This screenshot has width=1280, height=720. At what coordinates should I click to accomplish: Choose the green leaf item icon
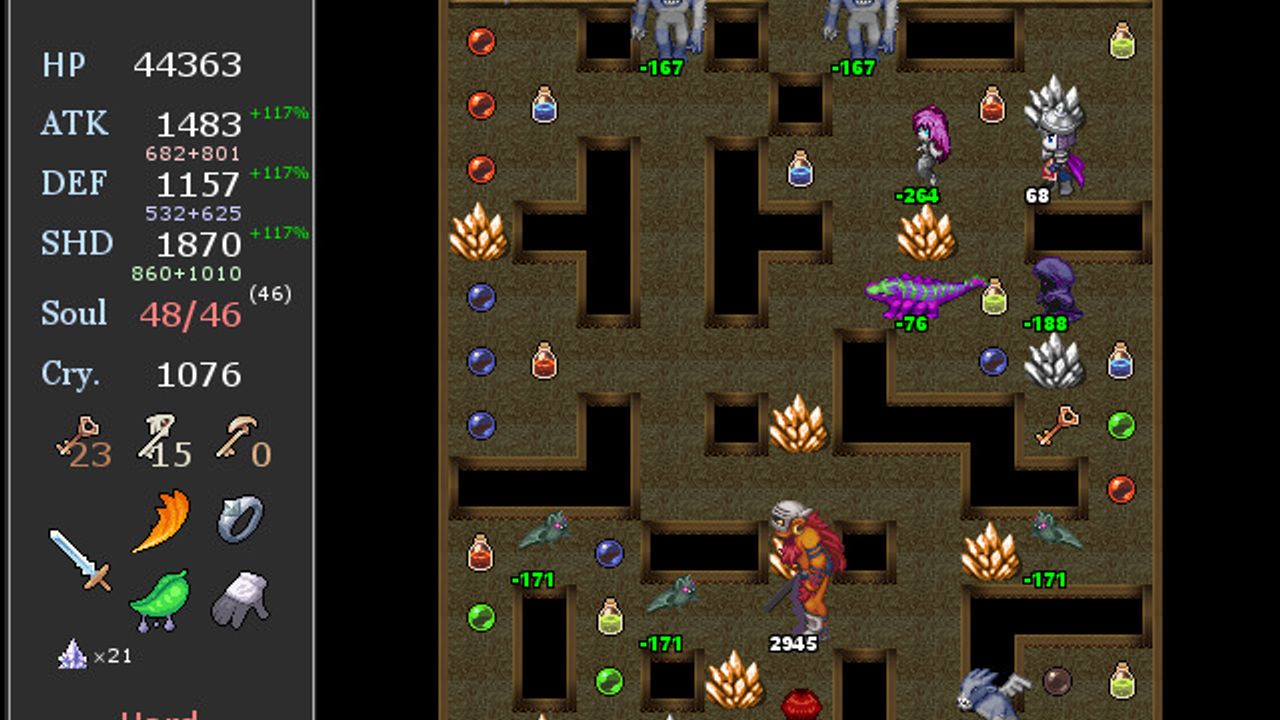160,600
